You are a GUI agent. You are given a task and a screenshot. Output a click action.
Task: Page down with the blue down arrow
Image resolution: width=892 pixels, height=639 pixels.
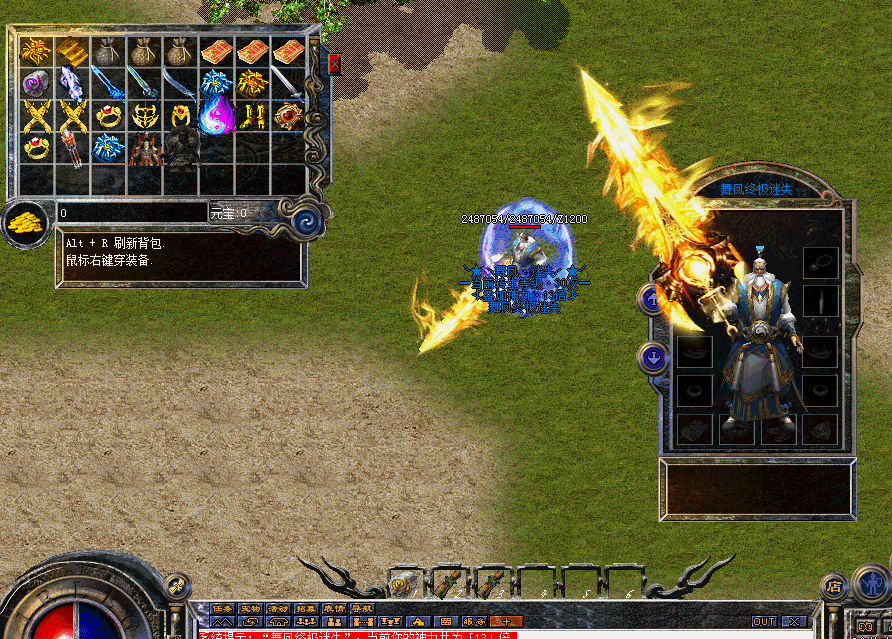pyautogui.click(x=653, y=358)
